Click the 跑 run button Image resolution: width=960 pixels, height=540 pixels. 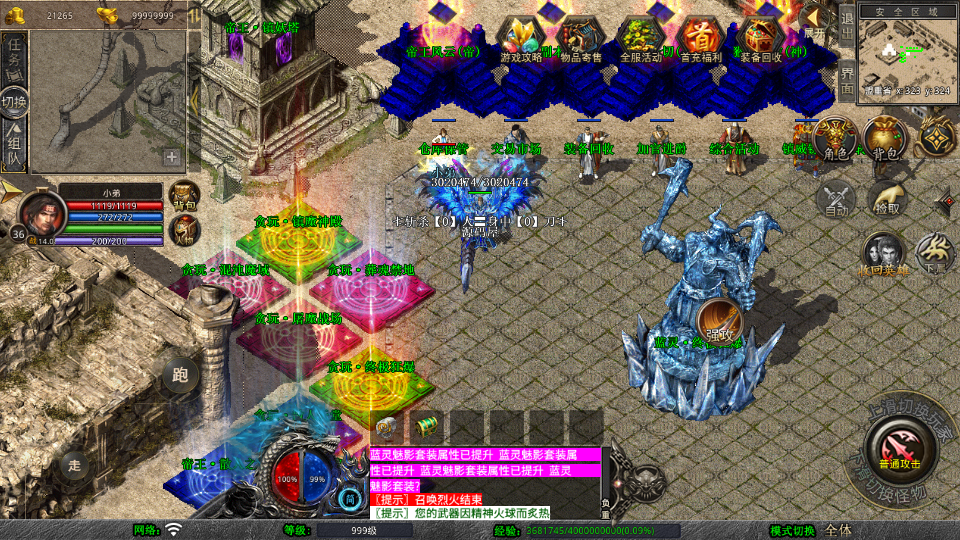click(x=180, y=375)
